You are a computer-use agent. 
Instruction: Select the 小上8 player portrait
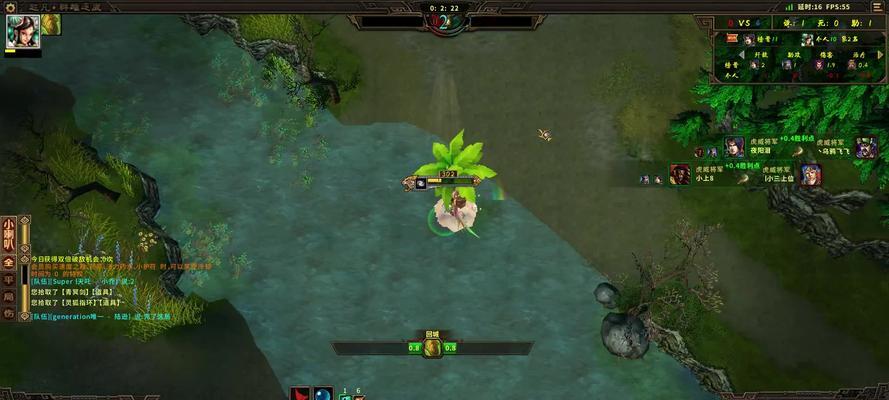click(681, 174)
